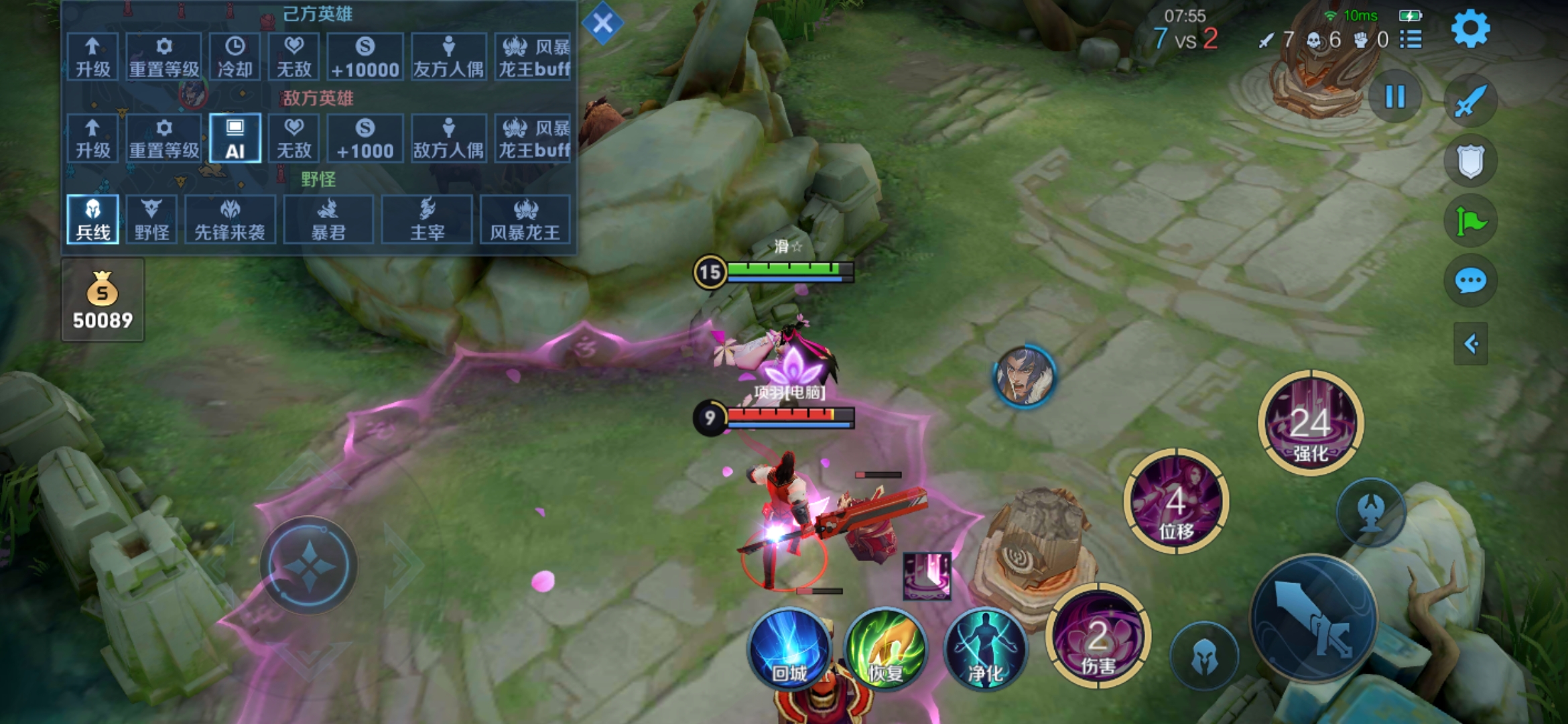
Task: Add +10000 gold to own hero
Action: click(x=365, y=57)
